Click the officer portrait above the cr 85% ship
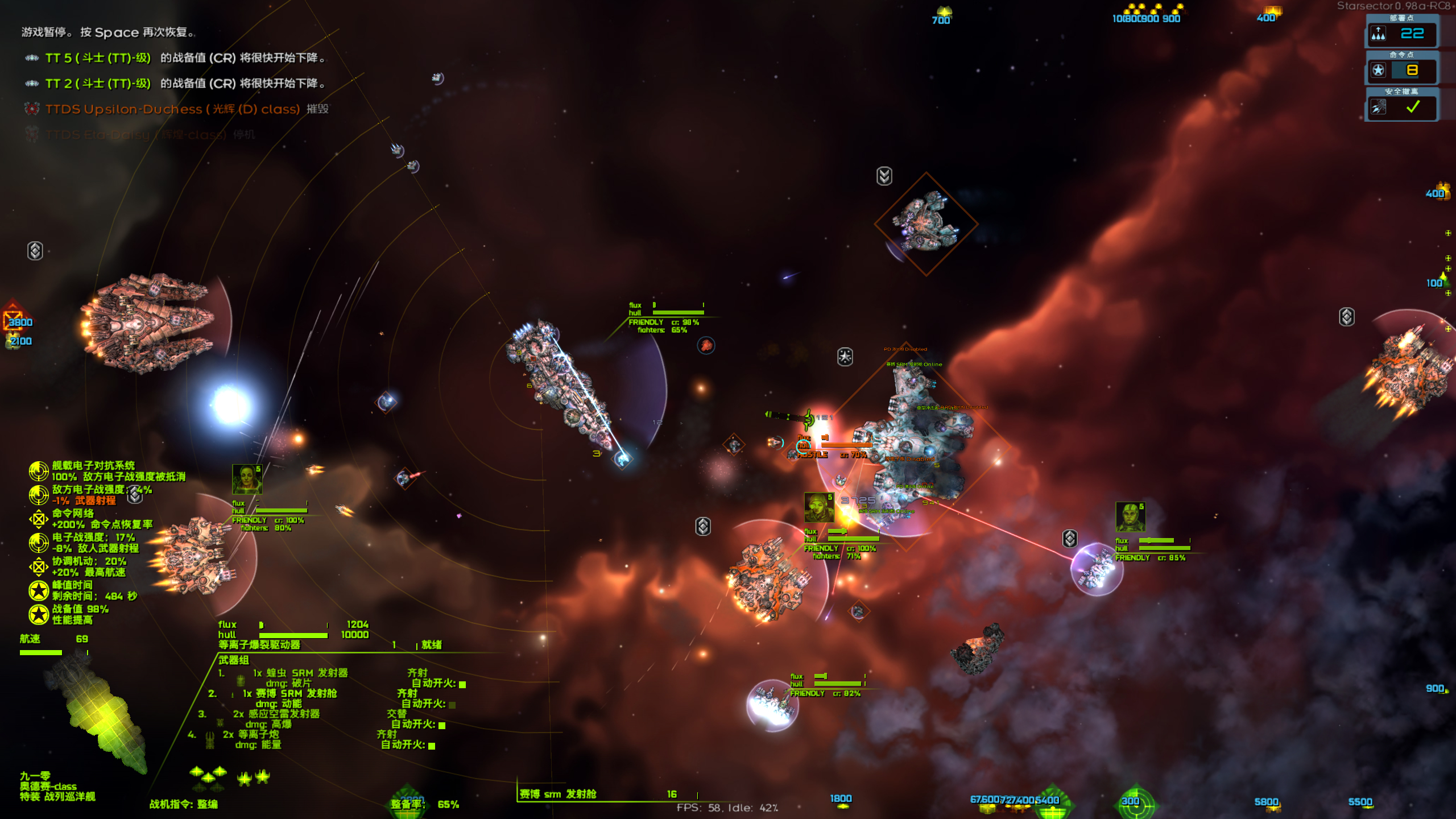This screenshot has width=1456, height=819. [x=1130, y=516]
